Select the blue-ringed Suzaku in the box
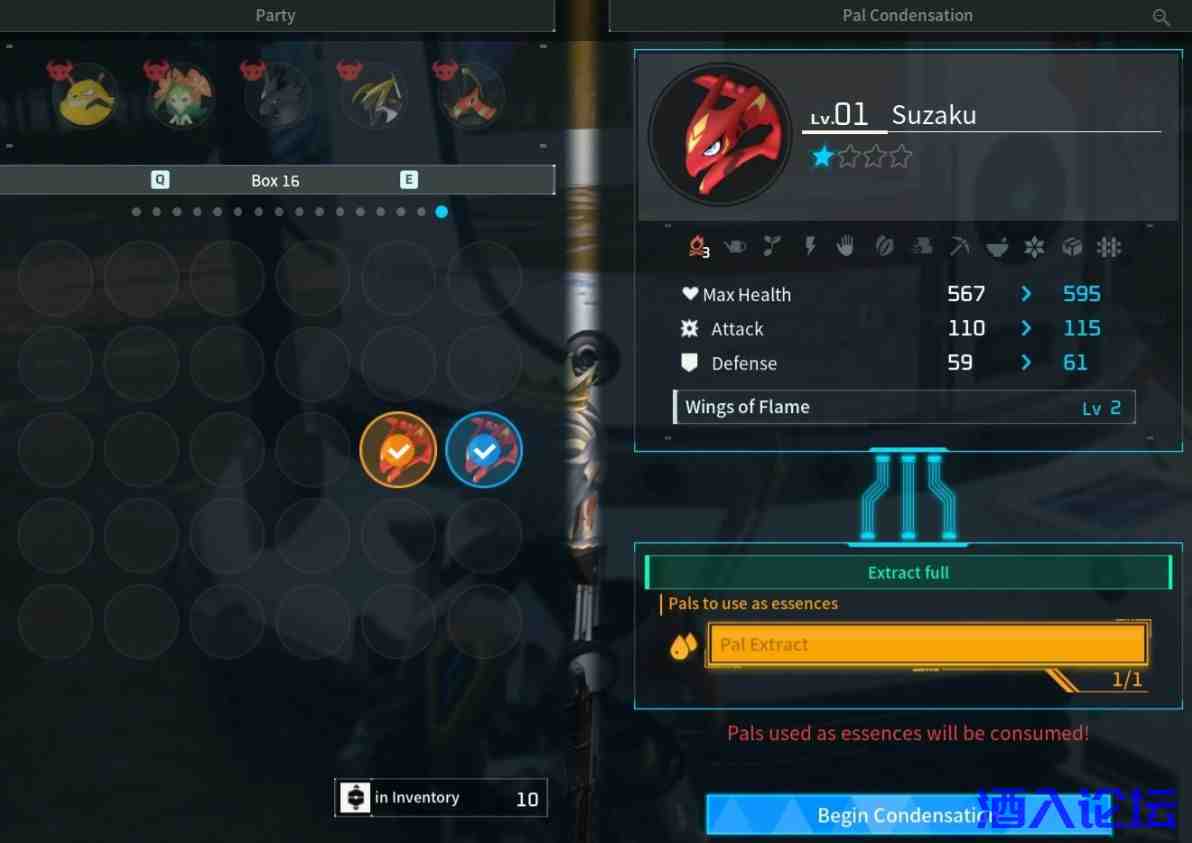This screenshot has height=843, width=1192. pos(484,452)
